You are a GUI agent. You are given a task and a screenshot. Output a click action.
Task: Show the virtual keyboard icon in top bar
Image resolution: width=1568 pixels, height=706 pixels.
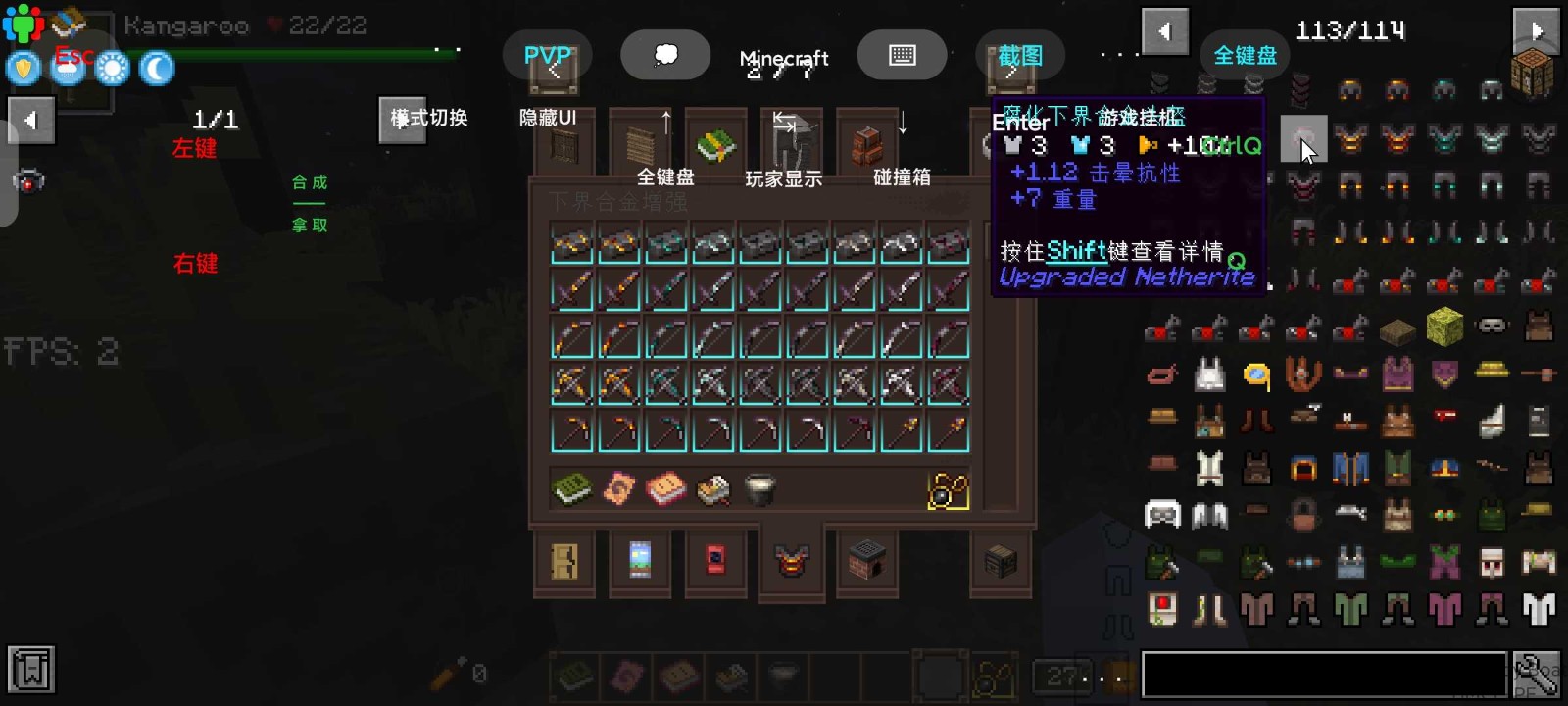click(903, 54)
